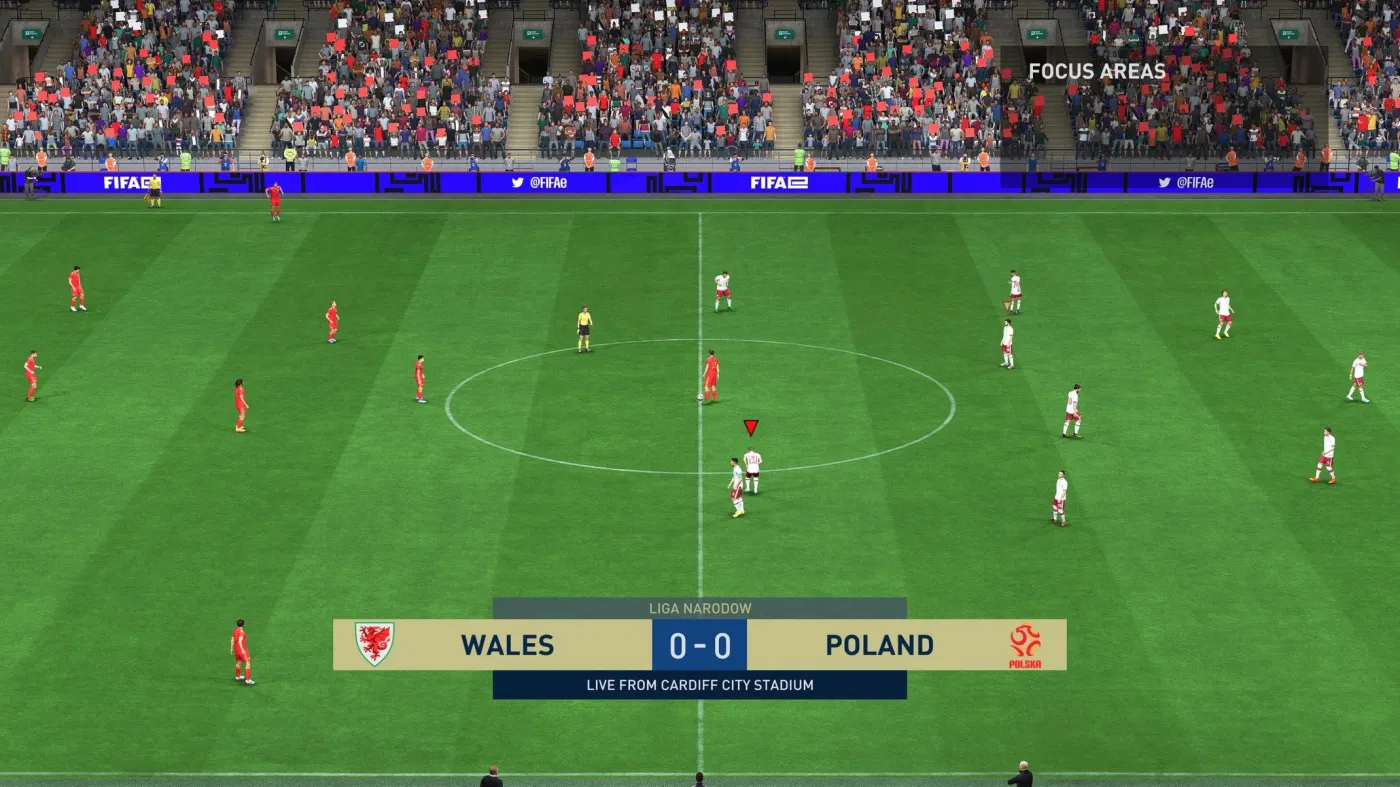Click the Poland POLSKA eagle crest icon
Viewport: 1400px width, 787px height.
tap(1026, 645)
